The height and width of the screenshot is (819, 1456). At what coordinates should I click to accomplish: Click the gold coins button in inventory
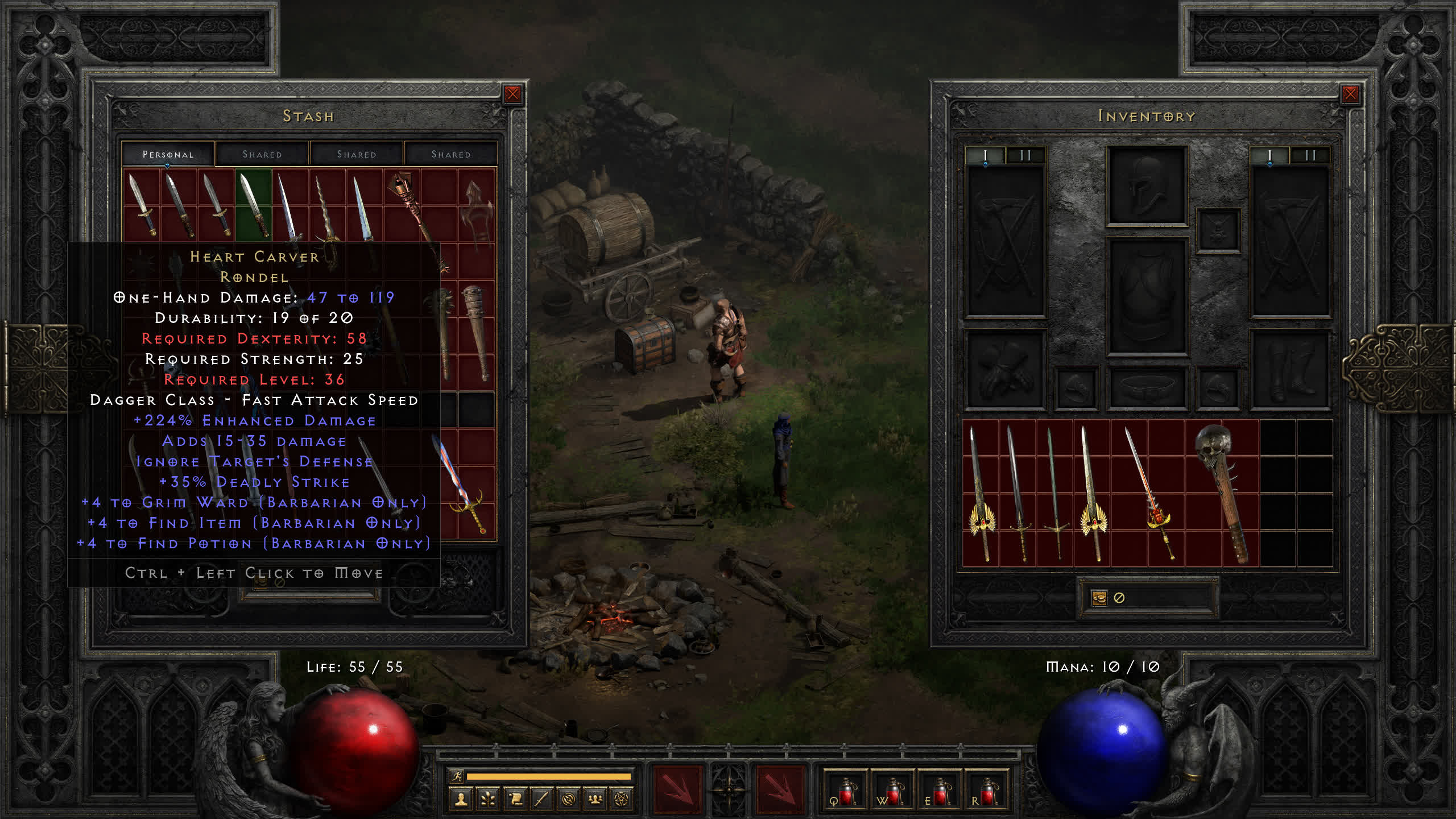click(x=1099, y=598)
